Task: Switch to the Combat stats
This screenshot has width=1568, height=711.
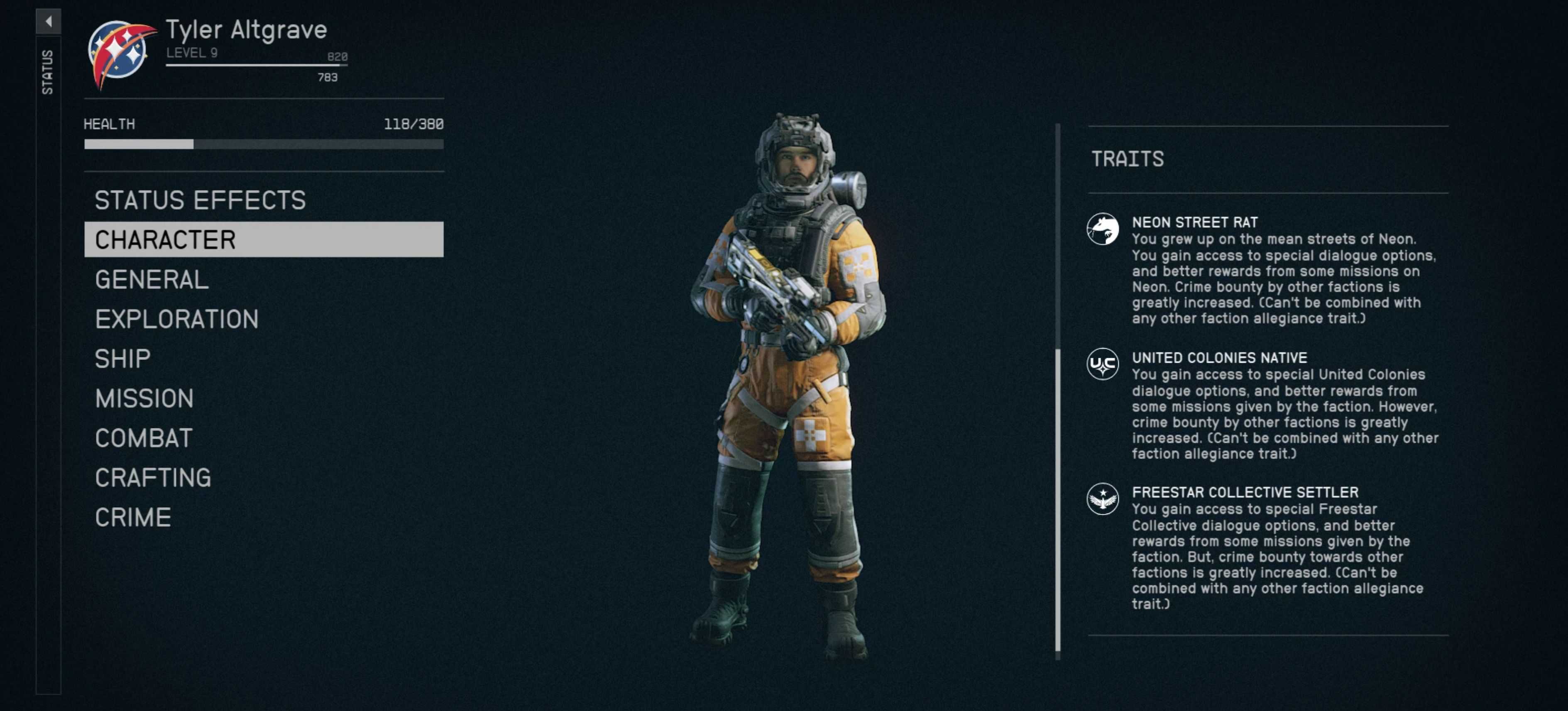Action: point(144,437)
